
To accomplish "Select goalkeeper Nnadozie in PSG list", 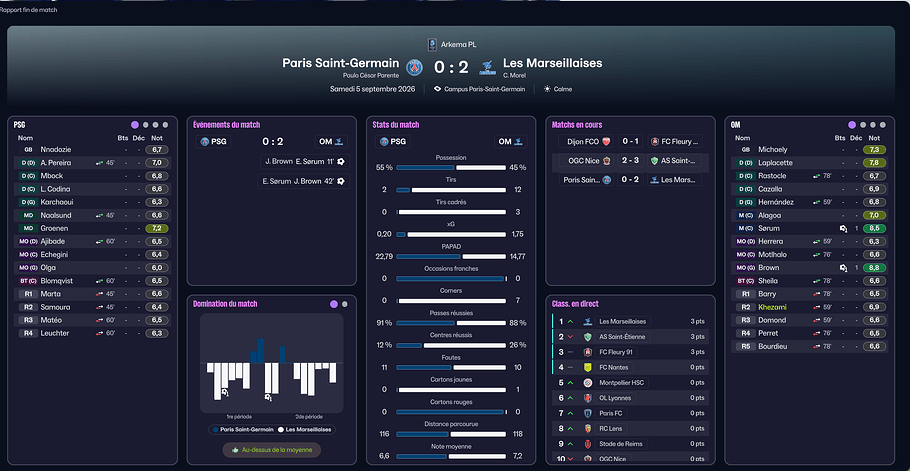I will pos(57,149).
